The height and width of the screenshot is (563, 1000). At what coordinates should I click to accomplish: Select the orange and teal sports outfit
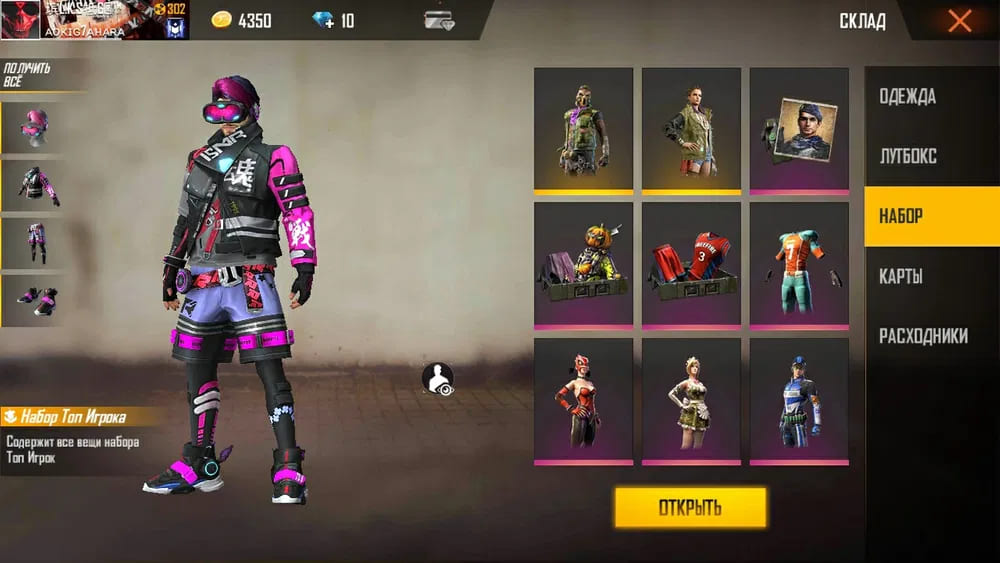coord(799,264)
